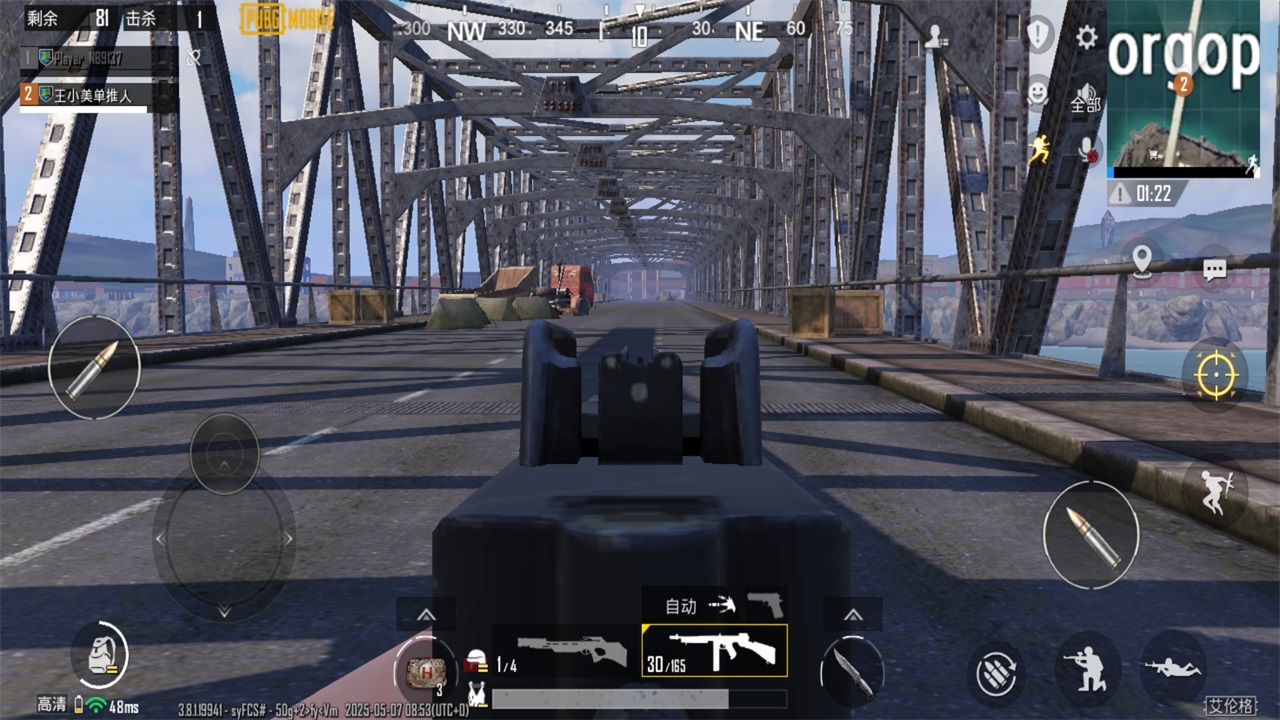Switch to the pistol sidearm icon

[x=766, y=604]
